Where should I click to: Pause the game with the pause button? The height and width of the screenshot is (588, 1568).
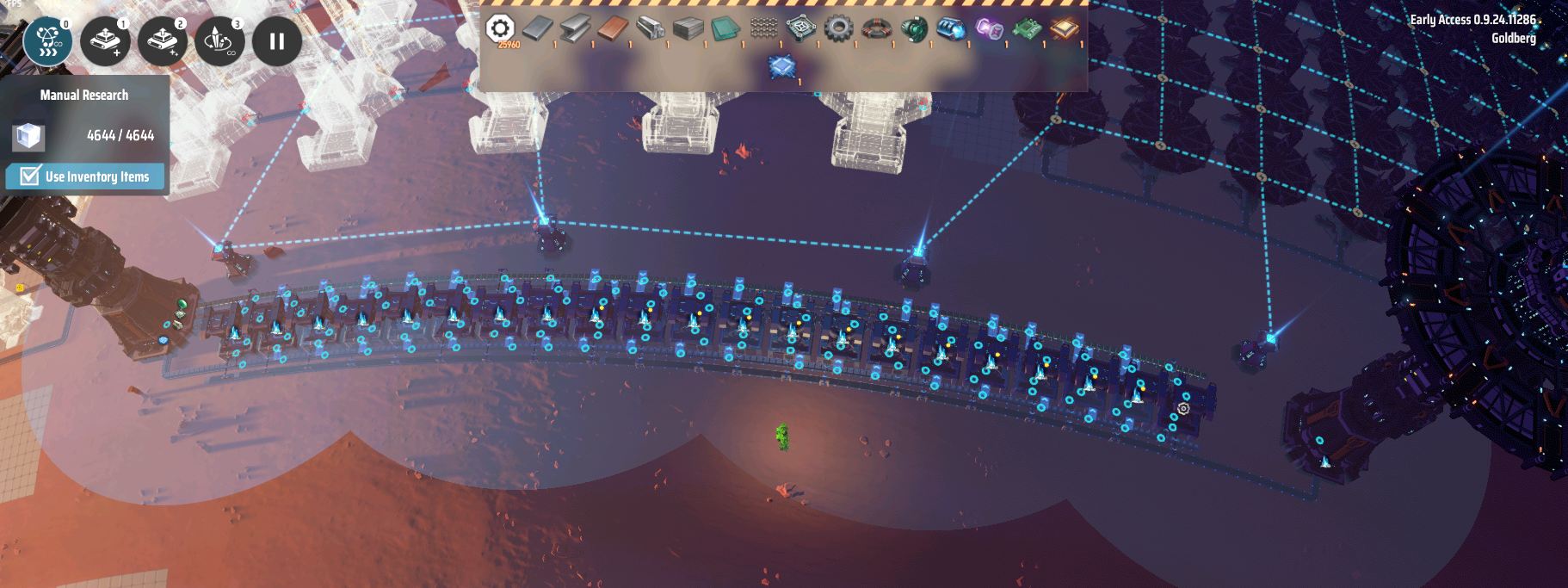(x=277, y=40)
